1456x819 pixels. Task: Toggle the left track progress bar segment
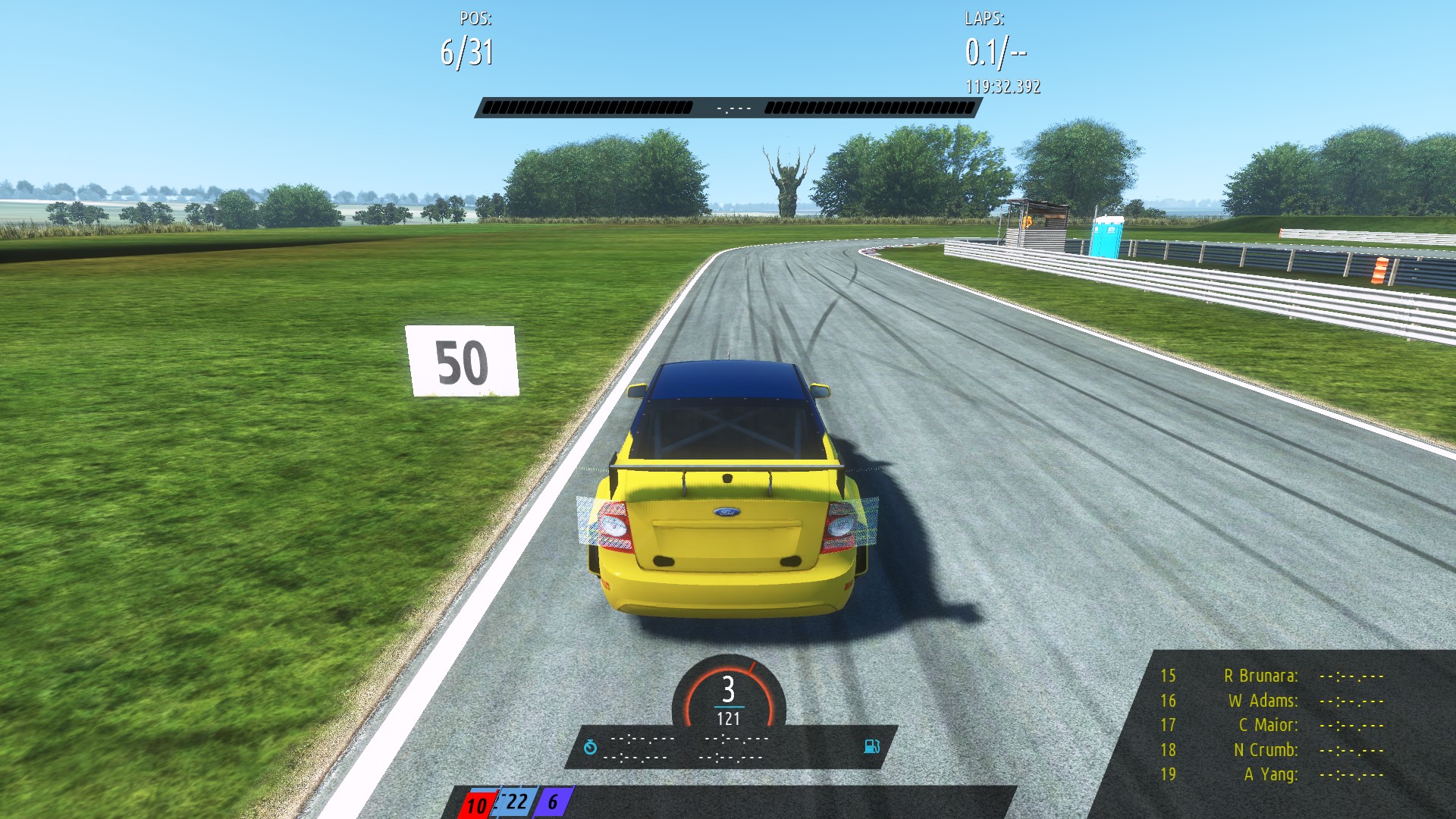[588, 107]
